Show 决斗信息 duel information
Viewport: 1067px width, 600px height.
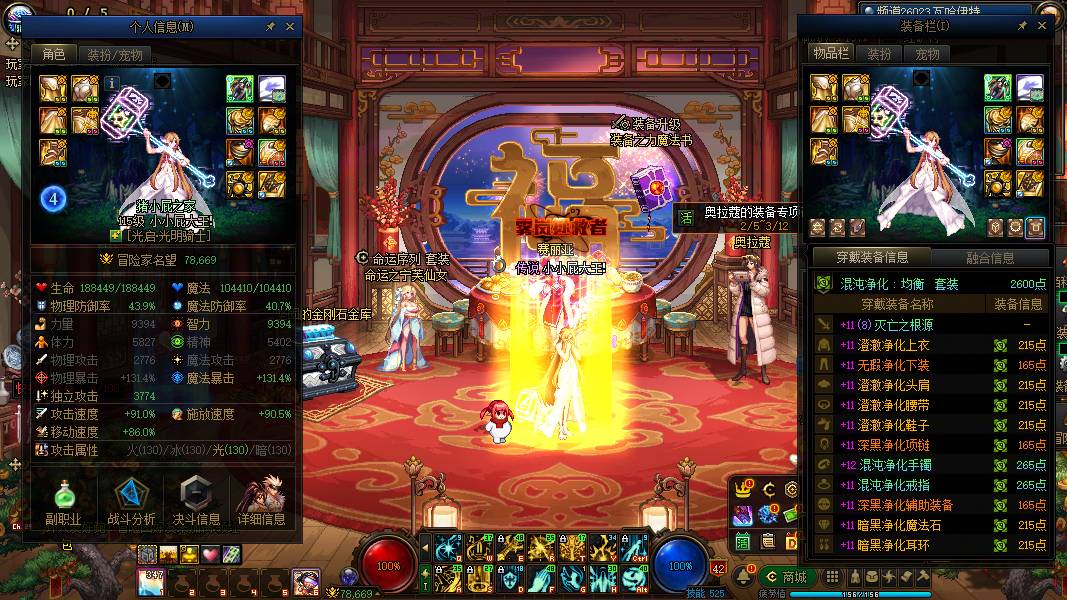click(196, 502)
